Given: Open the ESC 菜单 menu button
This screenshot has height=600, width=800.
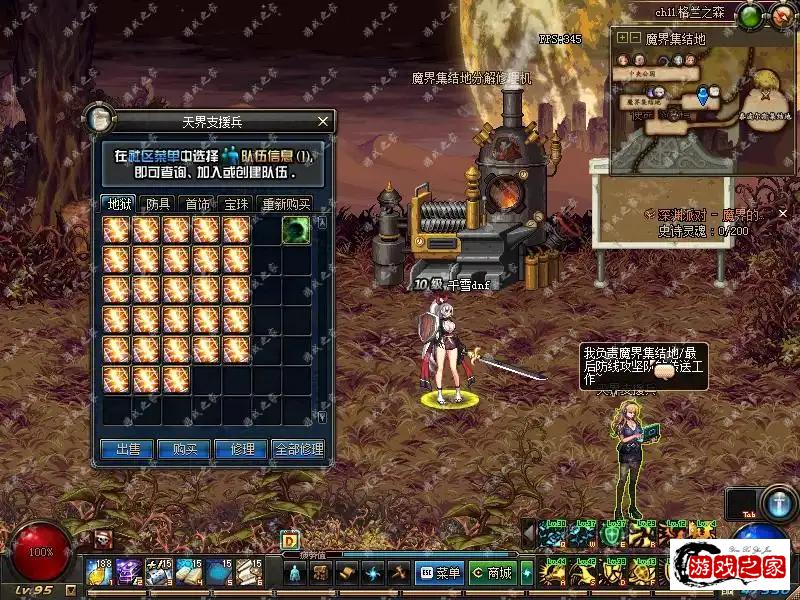Looking at the screenshot, I should pyautogui.click(x=441, y=573).
